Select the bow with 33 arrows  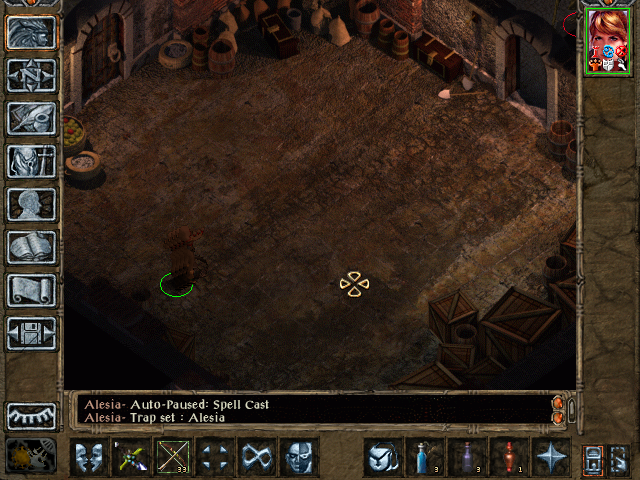coord(173,457)
